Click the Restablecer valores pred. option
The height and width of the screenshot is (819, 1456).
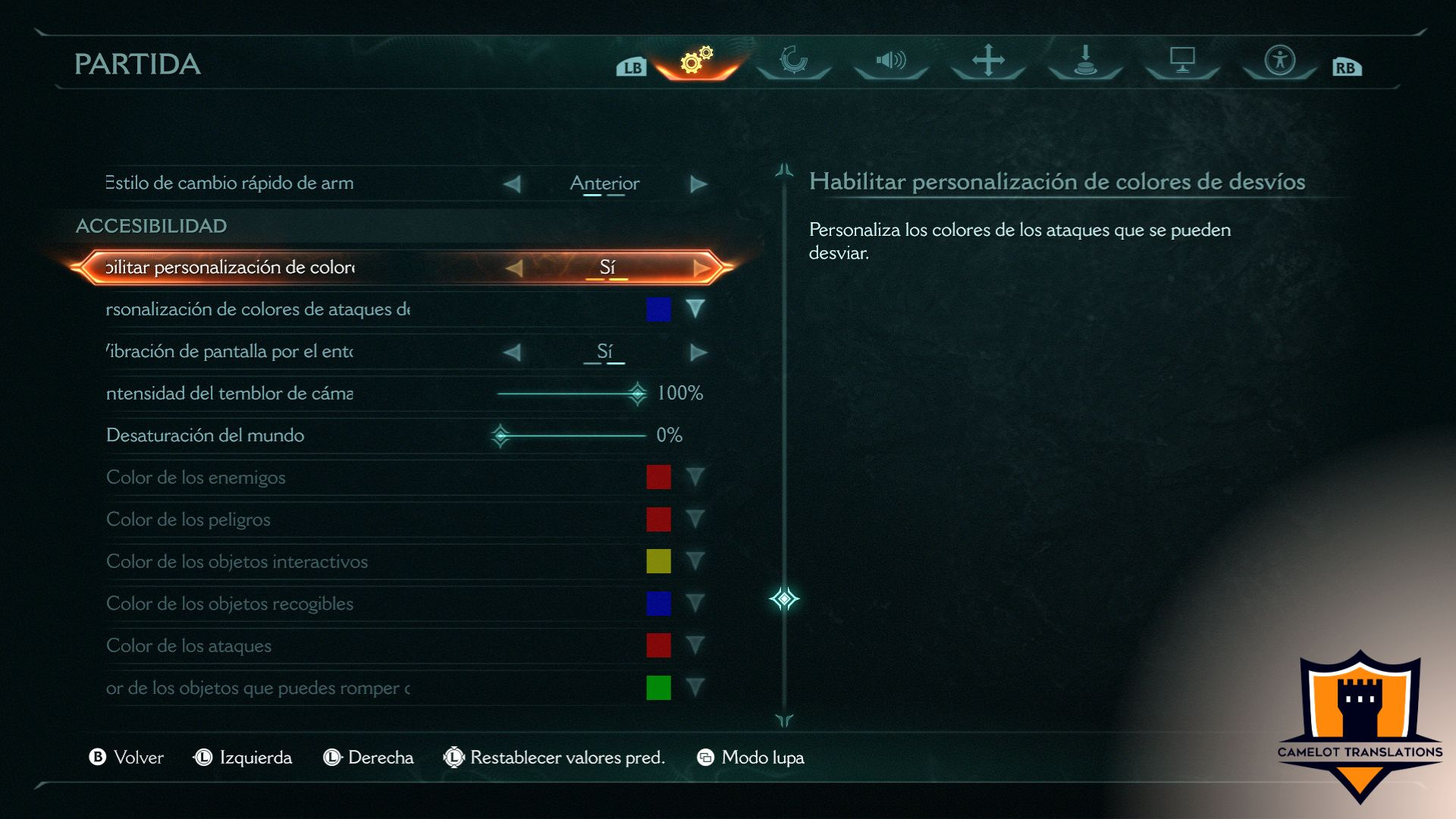(x=566, y=758)
